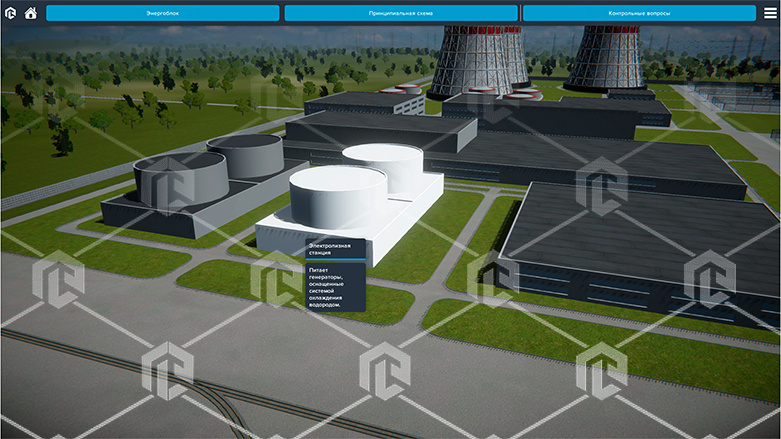The height and width of the screenshot is (439, 781).
Task: Select the Электролизная станция label
Action: 334,251
